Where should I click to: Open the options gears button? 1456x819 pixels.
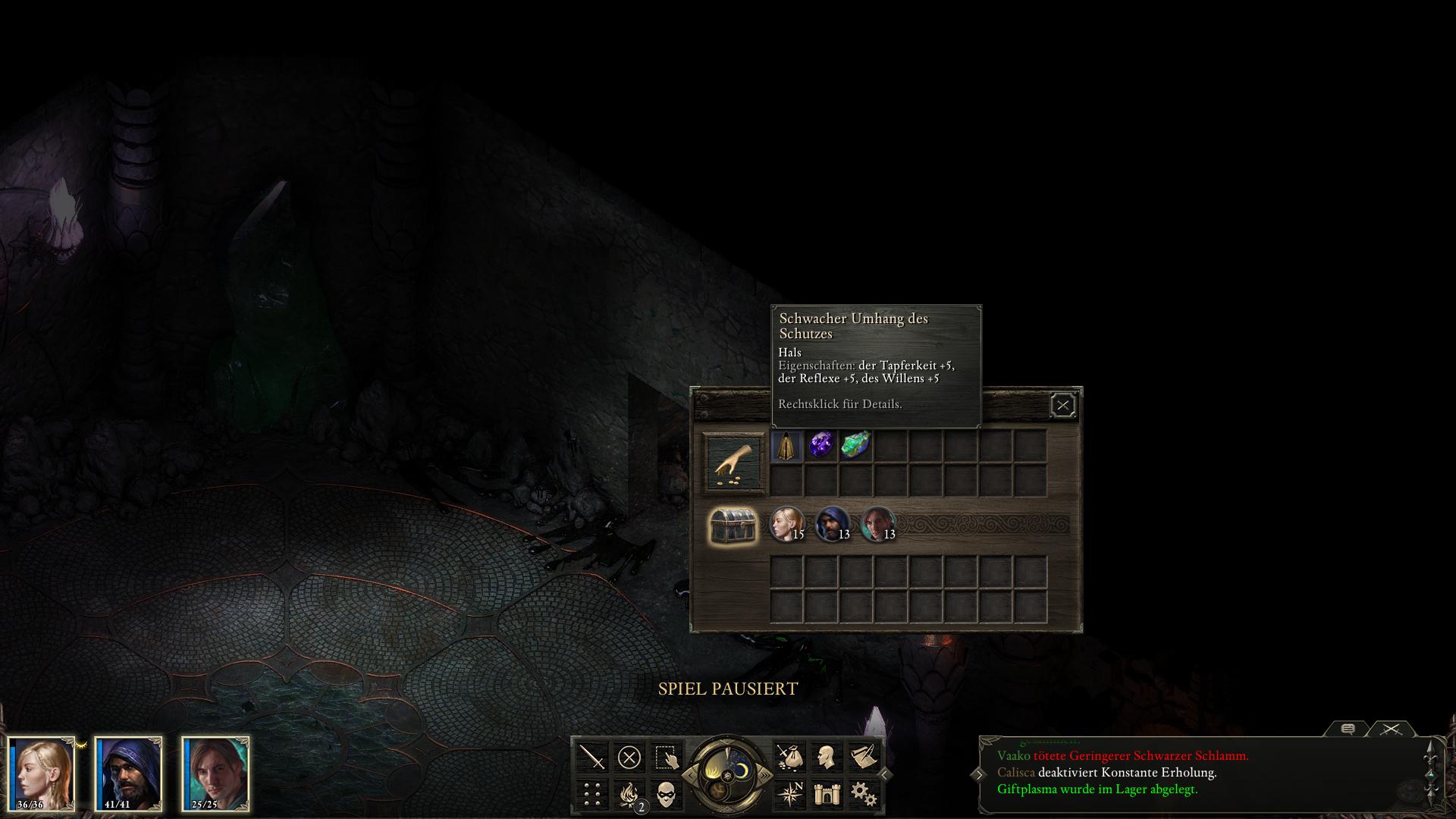[863, 794]
